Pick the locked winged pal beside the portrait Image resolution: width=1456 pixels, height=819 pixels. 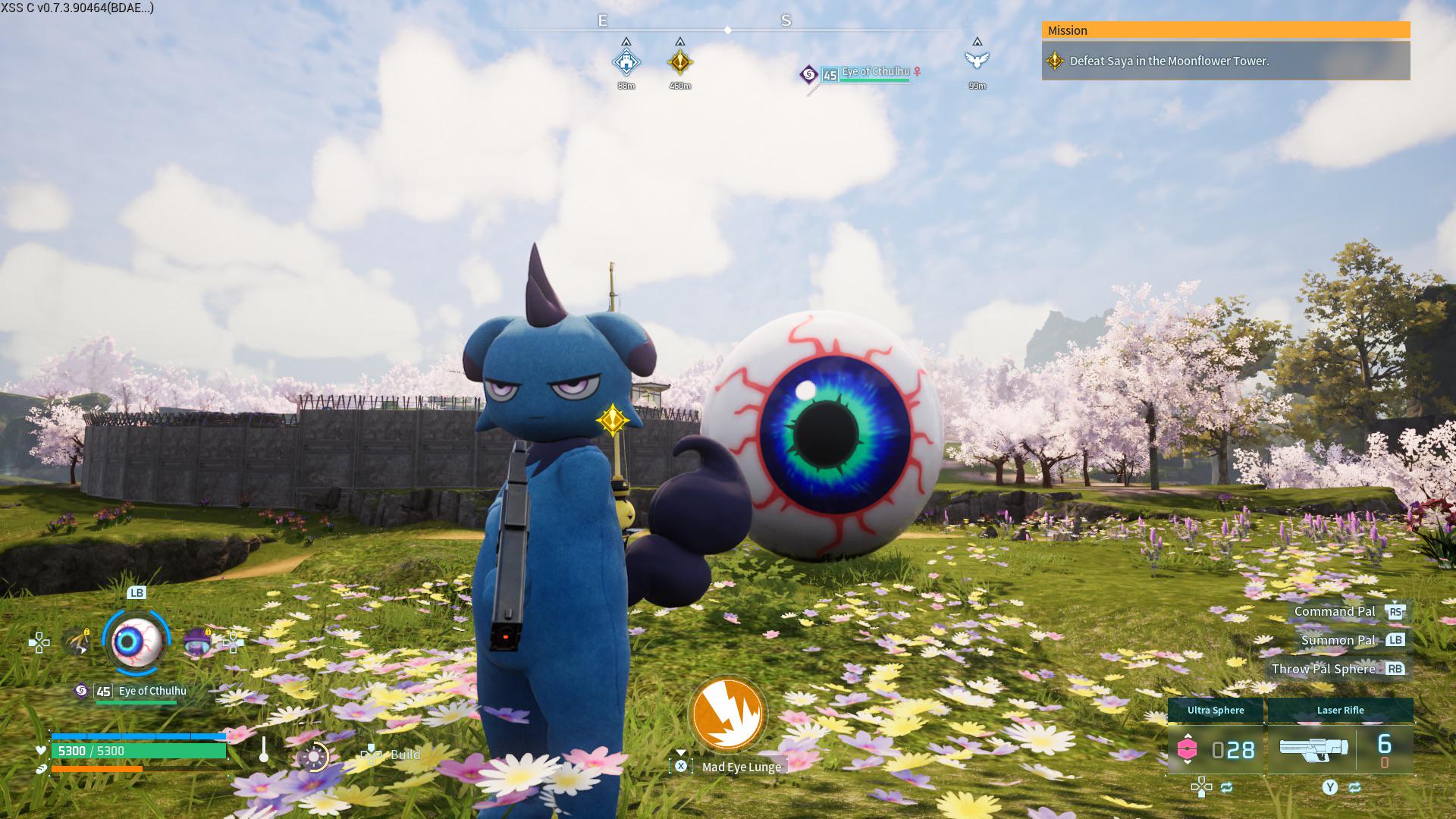pos(77,642)
